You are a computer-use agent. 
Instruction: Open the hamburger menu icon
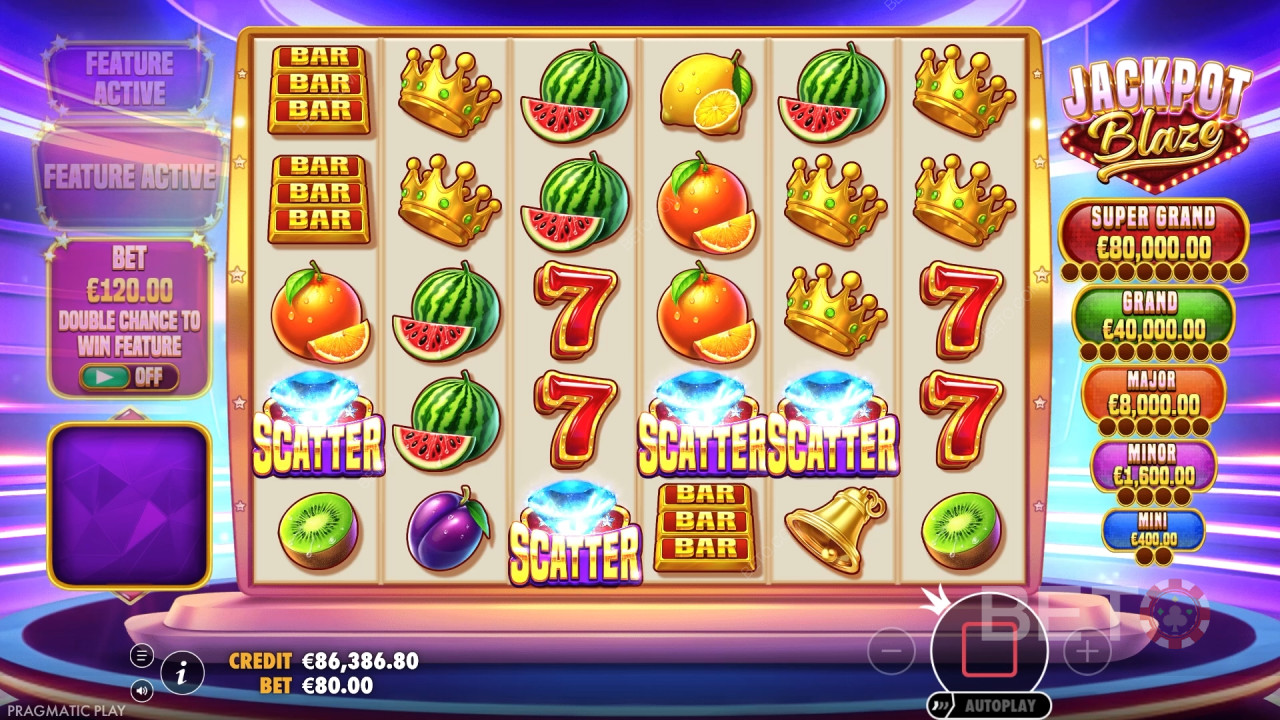141,655
